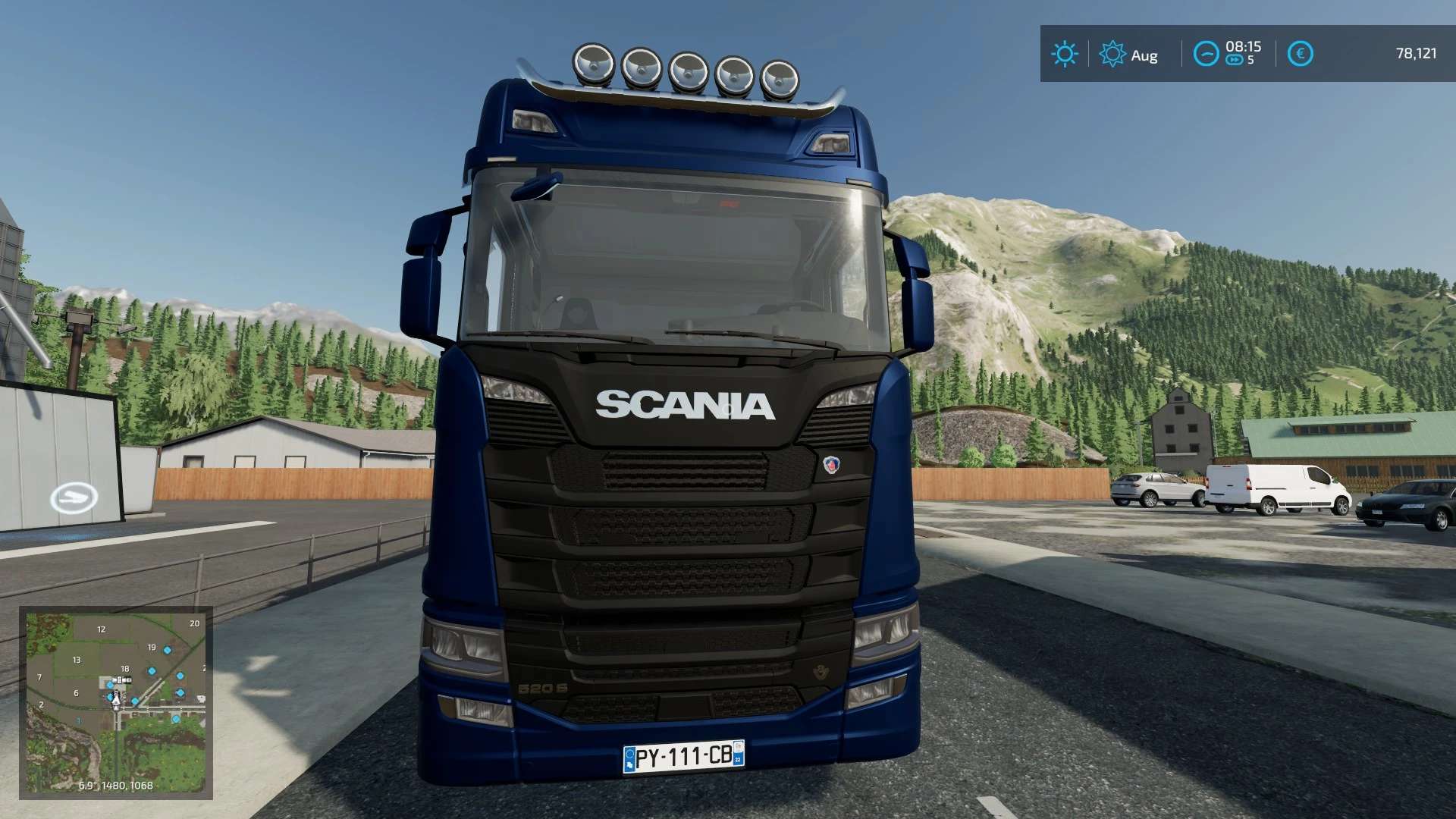This screenshot has width=1456, height=819.
Task: Open the minimap of the farm
Action: (x=116, y=702)
